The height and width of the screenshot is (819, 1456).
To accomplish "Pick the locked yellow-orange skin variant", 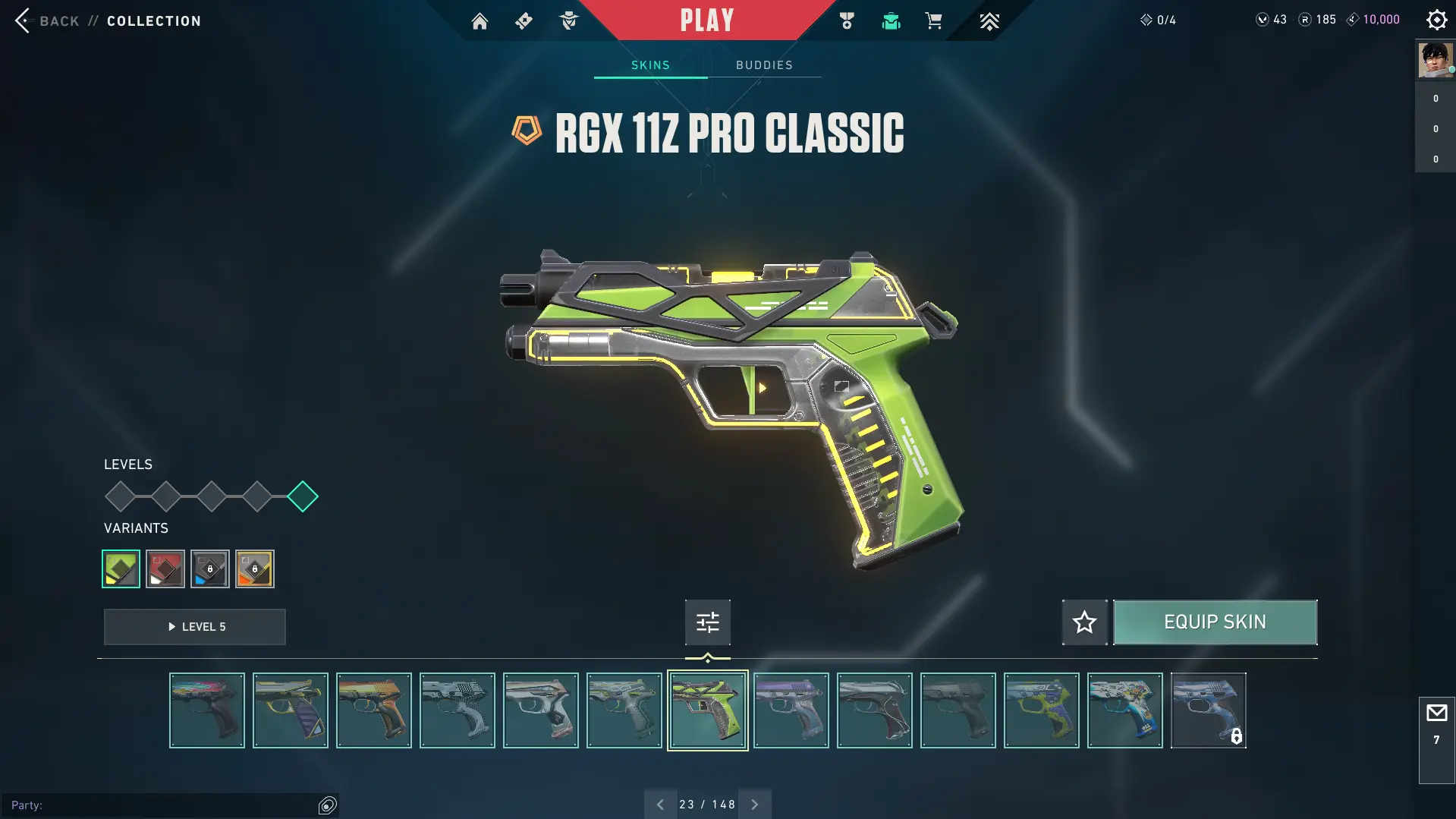I will click(x=255, y=569).
